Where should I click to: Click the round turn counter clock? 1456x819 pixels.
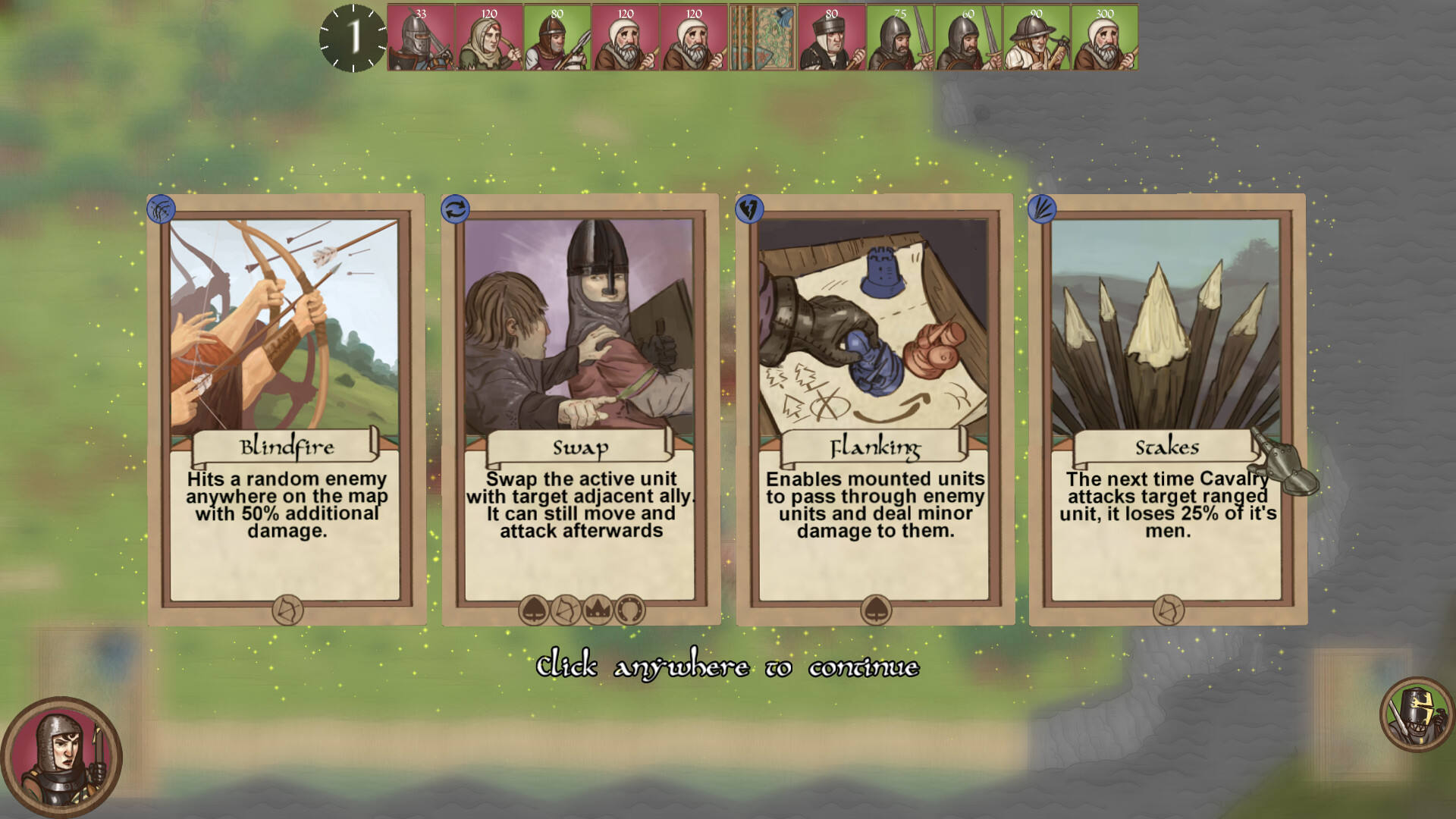click(353, 38)
